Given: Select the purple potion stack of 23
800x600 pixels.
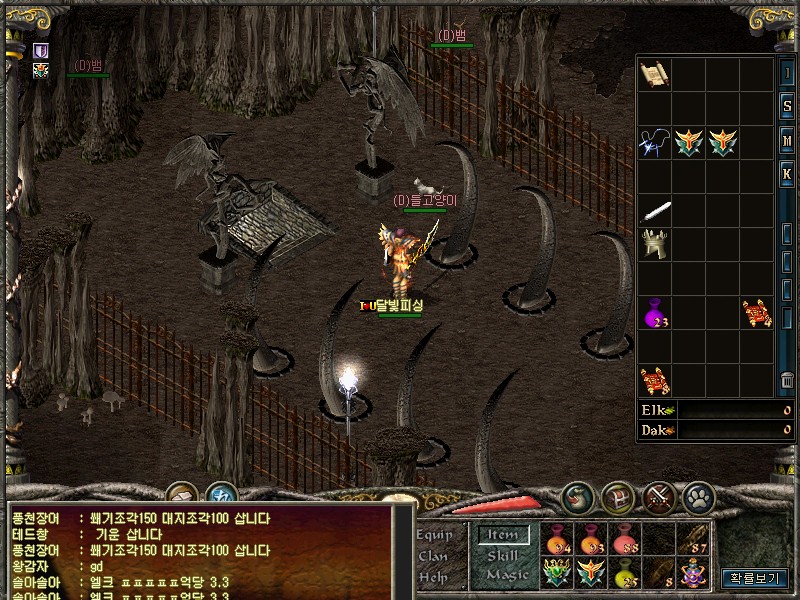Looking at the screenshot, I should 655,313.
